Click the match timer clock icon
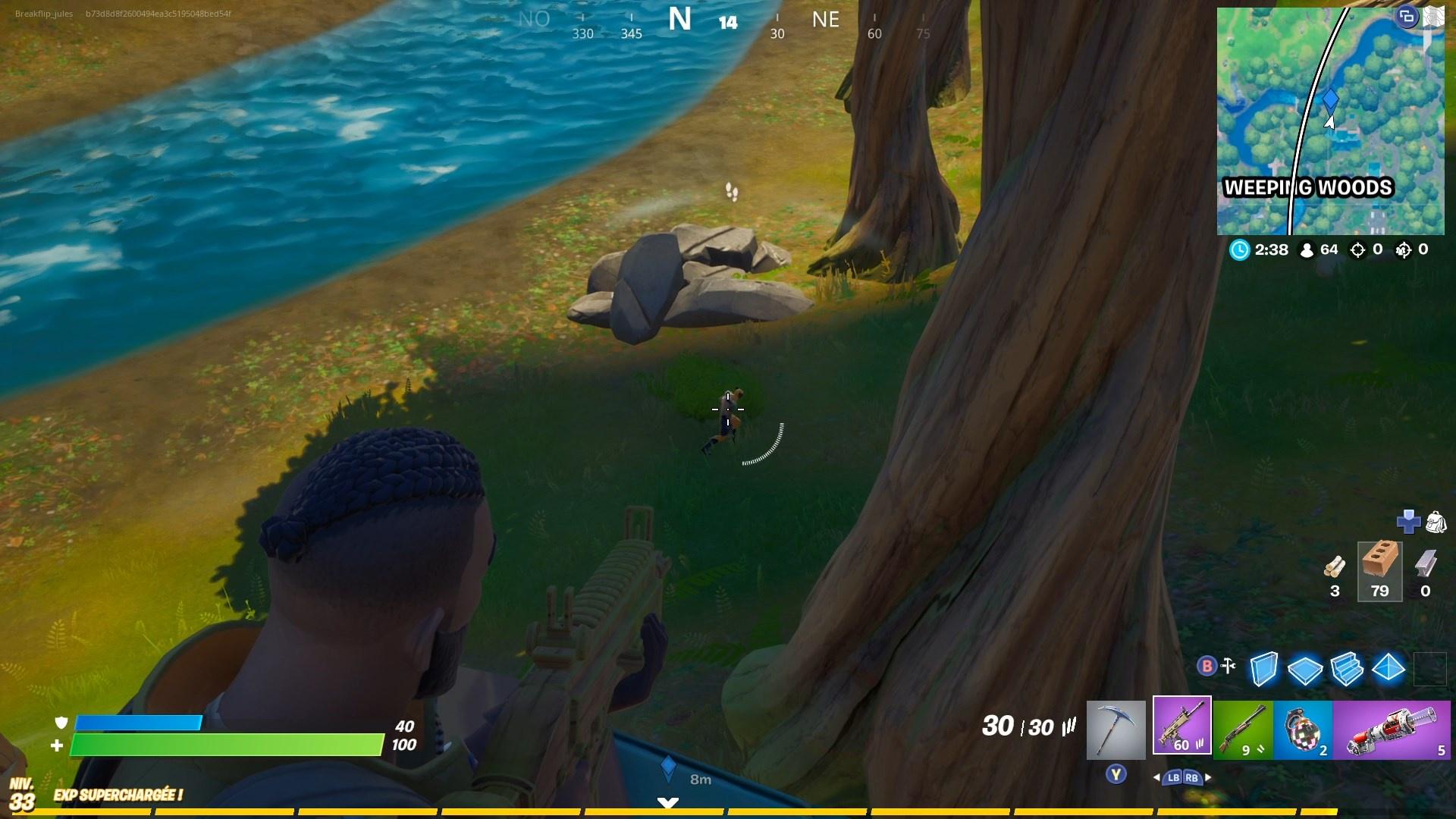This screenshot has width=1456, height=819. (x=1240, y=250)
